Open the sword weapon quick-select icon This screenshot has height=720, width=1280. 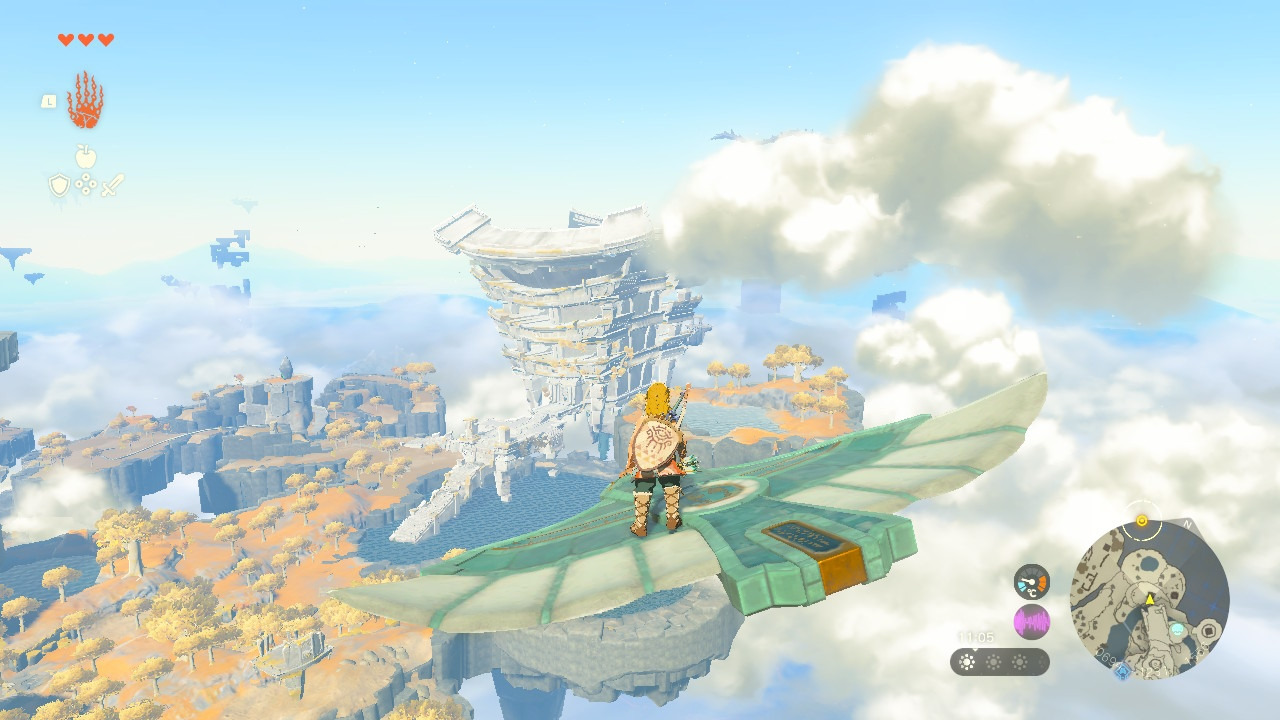pyautogui.click(x=112, y=185)
